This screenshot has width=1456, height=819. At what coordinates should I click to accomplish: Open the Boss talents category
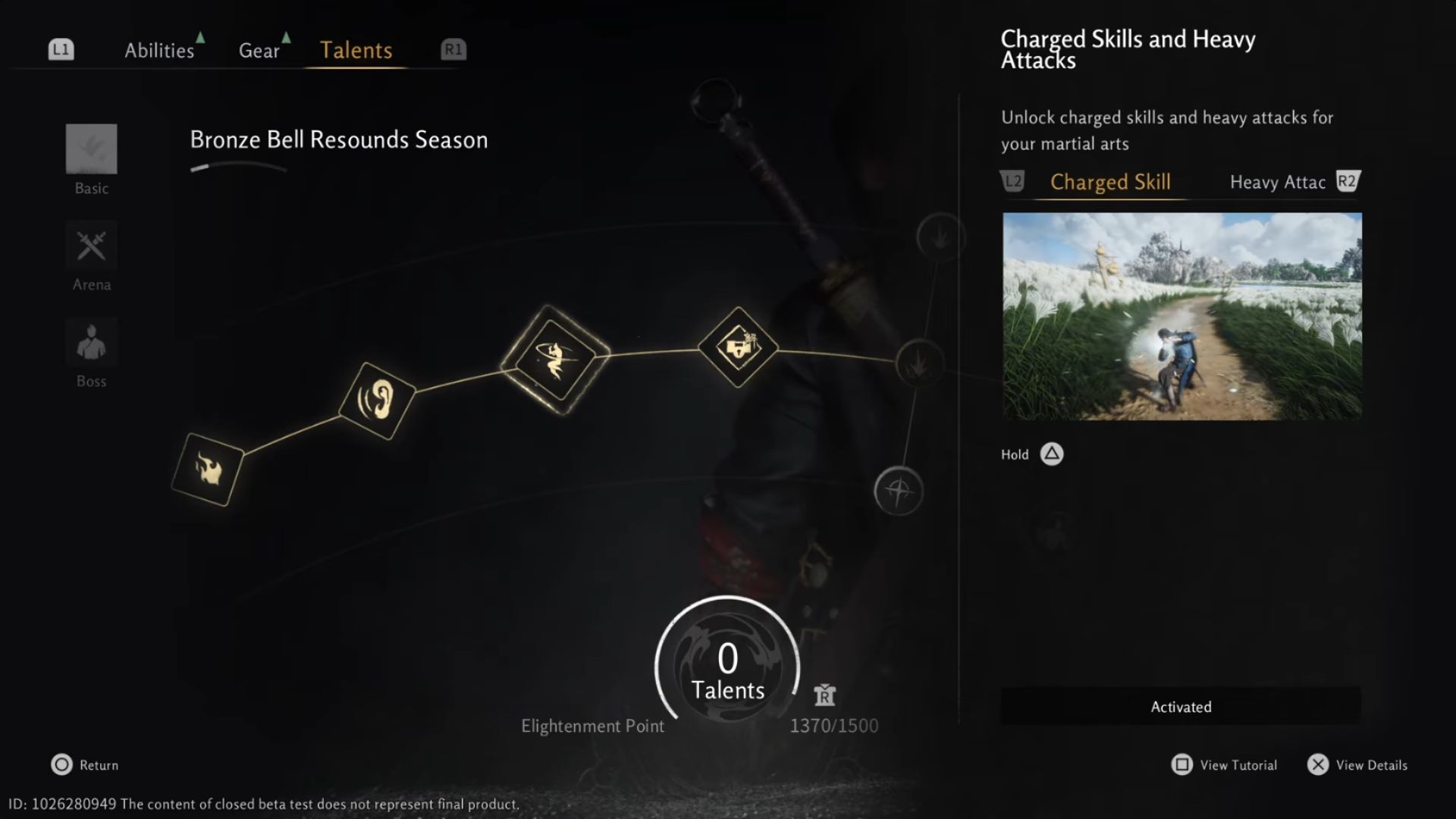coord(91,353)
